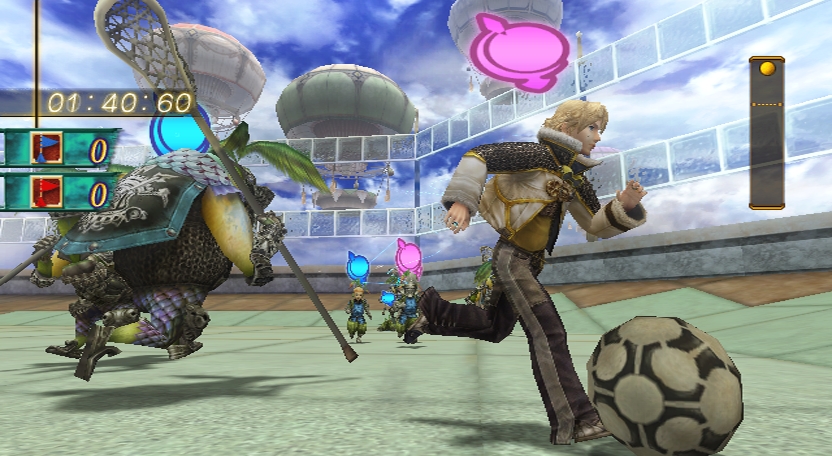Click the red team flag icon

pyautogui.click(x=47, y=191)
